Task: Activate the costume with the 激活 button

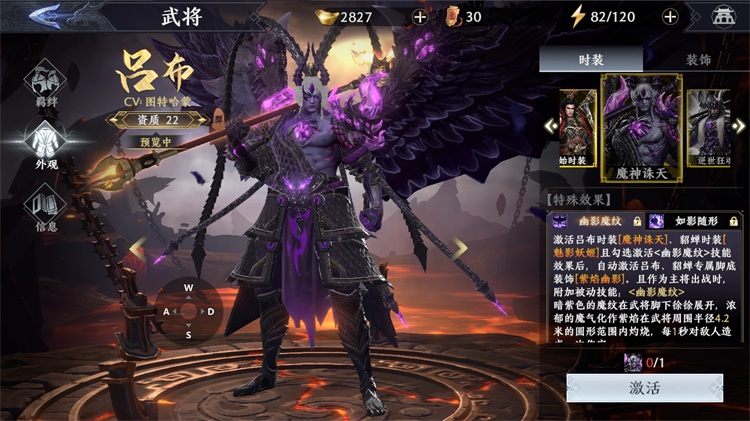Action: (x=644, y=388)
